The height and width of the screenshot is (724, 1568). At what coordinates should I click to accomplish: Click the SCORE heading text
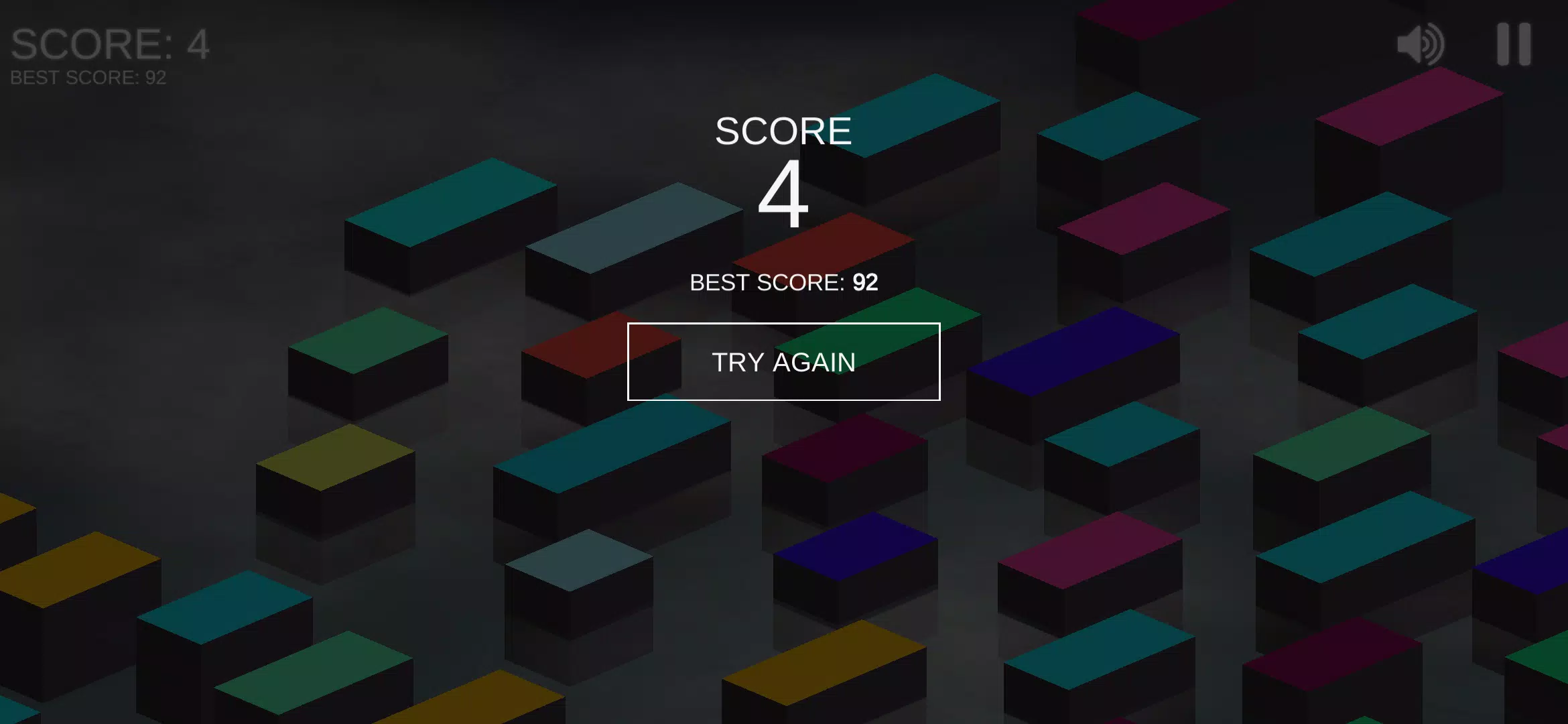click(783, 129)
